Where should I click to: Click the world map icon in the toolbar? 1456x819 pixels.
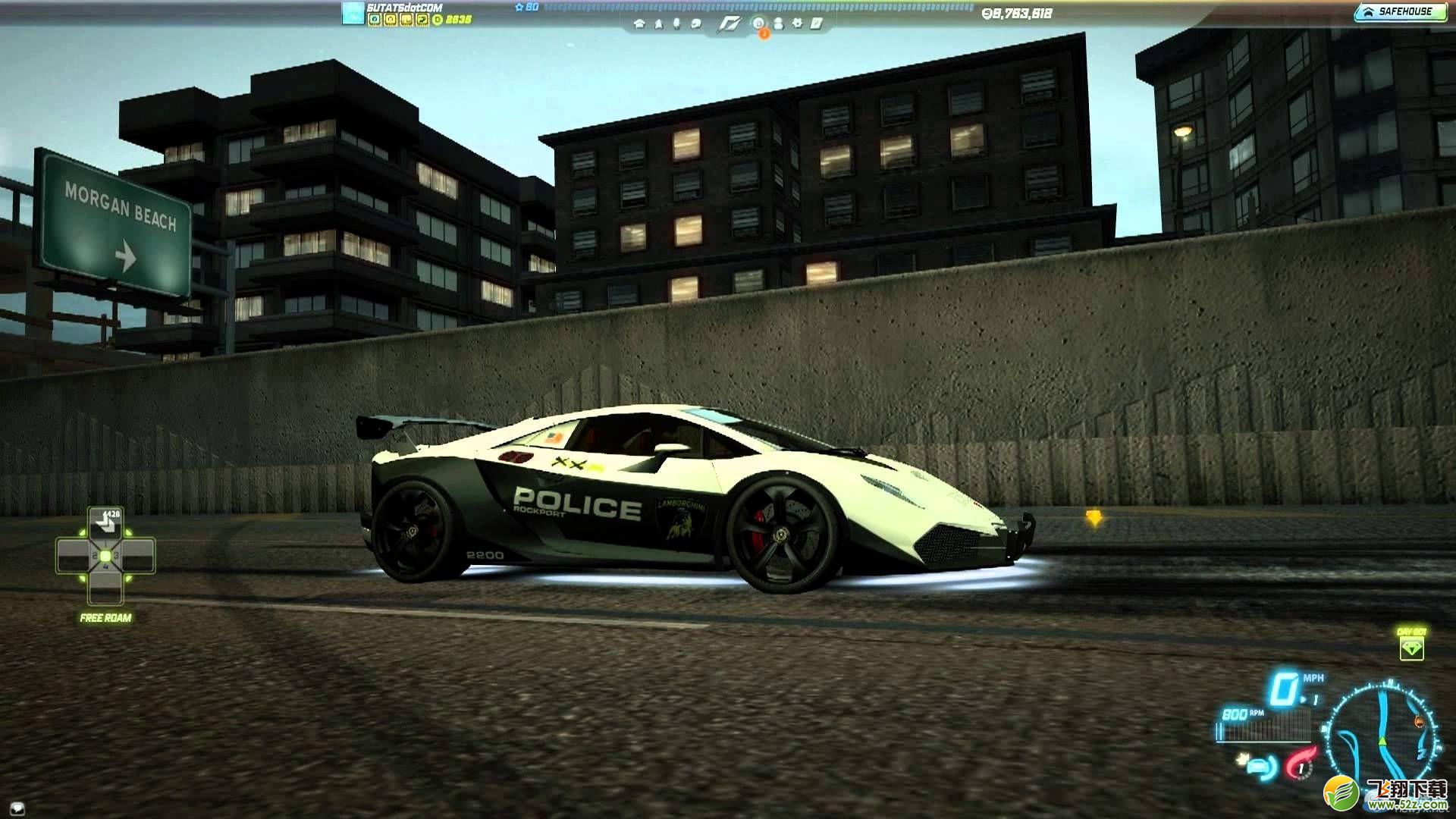point(658,24)
